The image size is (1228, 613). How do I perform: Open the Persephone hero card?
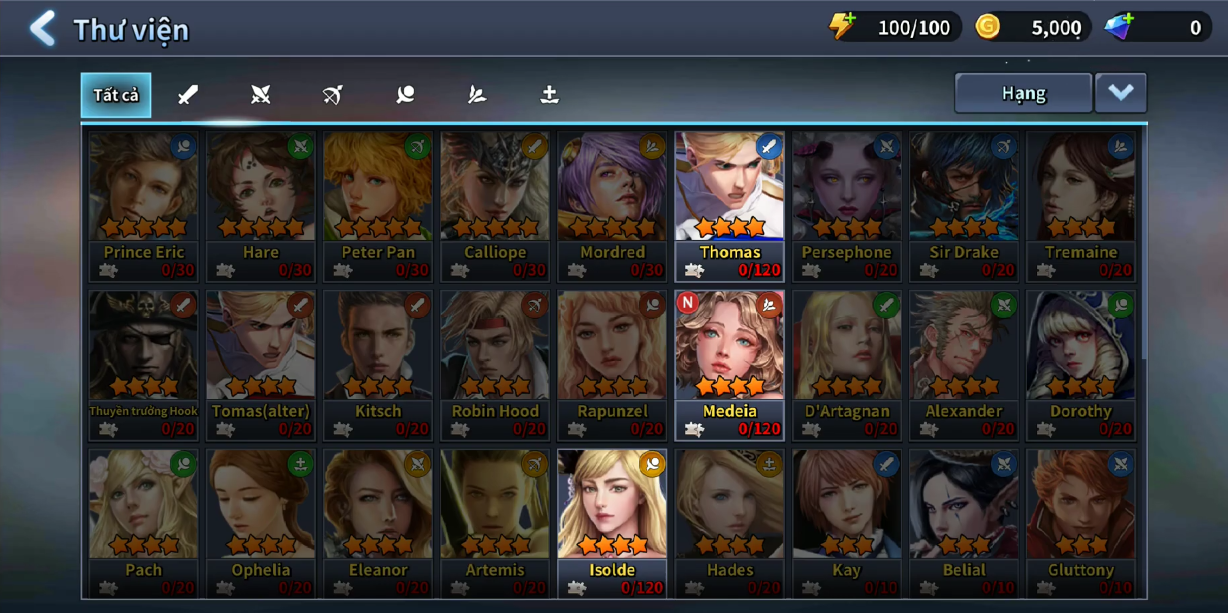click(x=846, y=205)
